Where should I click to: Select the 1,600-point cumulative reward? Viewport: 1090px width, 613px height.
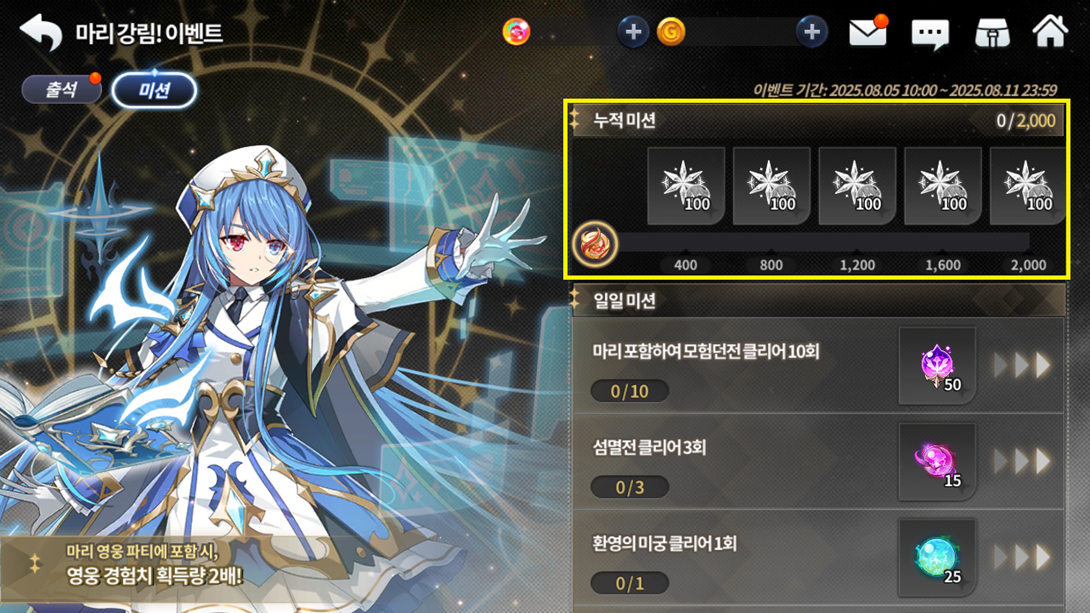[x=943, y=186]
